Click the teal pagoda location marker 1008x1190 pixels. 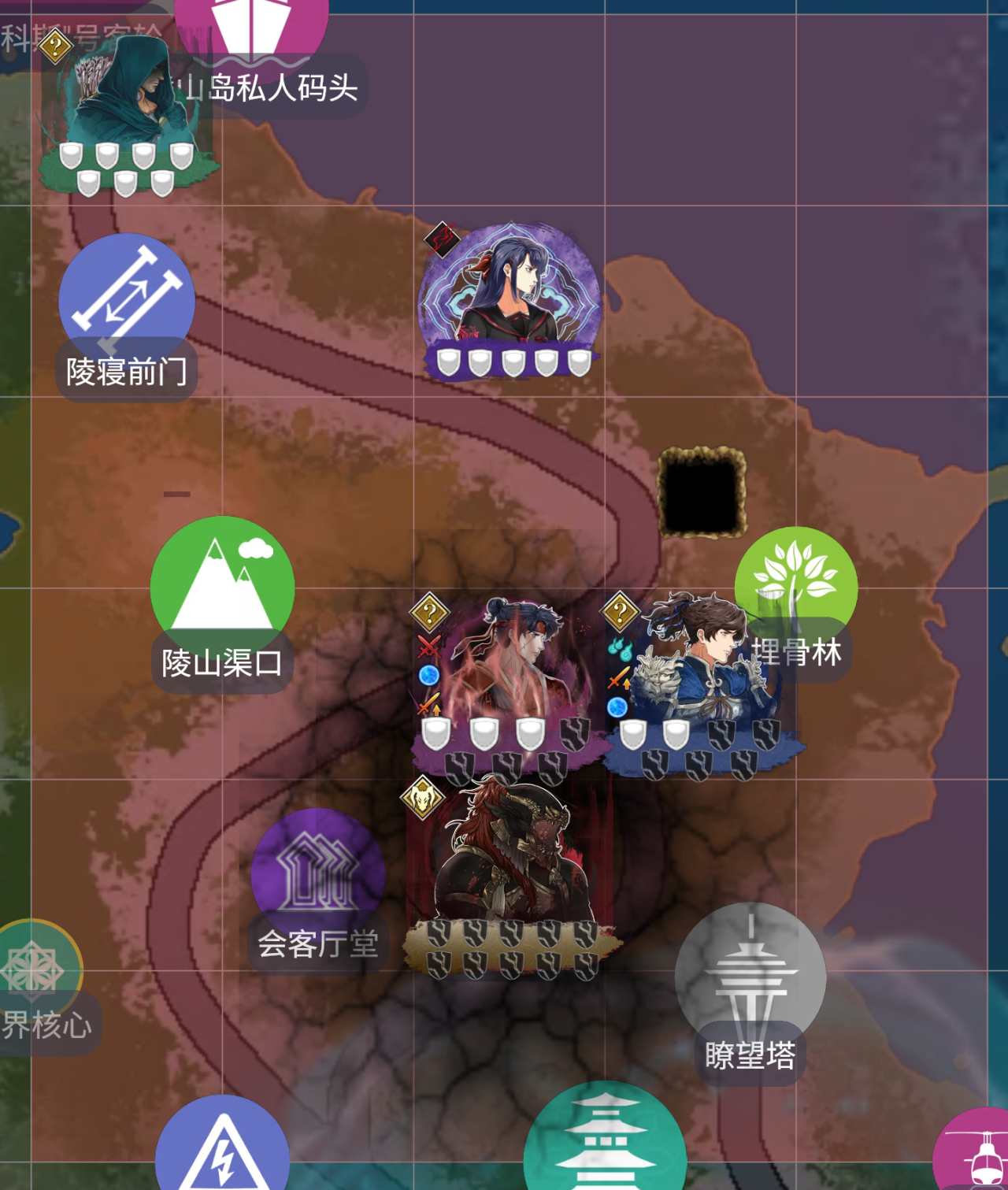pyautogui.click(x=604, y=1142)
